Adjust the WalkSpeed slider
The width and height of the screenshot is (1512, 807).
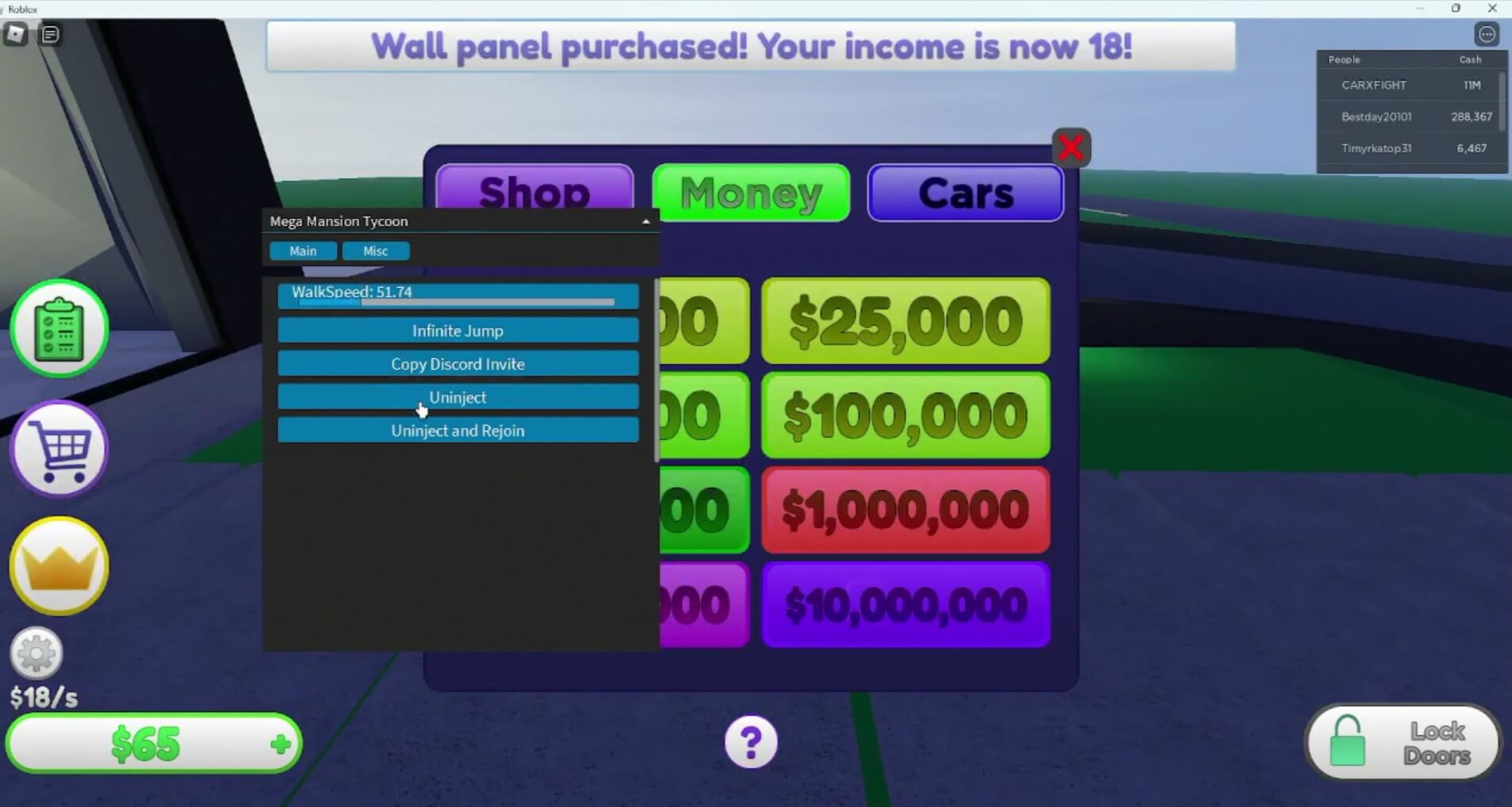[457, 301]
